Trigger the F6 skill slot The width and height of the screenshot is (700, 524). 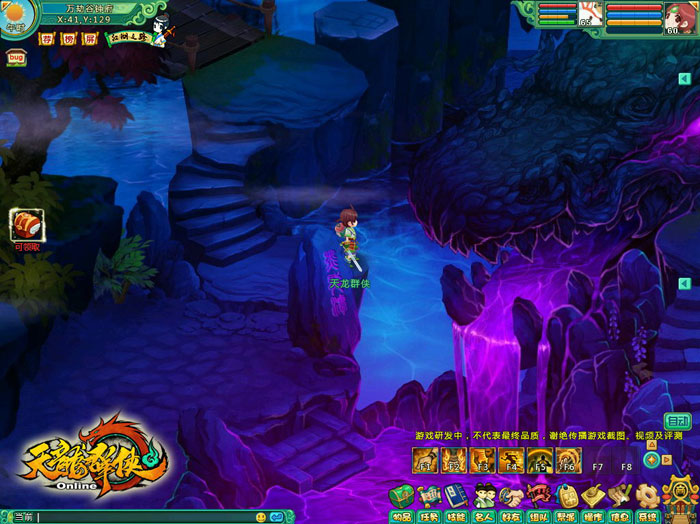pyautogui.click(x=568, y=460)
